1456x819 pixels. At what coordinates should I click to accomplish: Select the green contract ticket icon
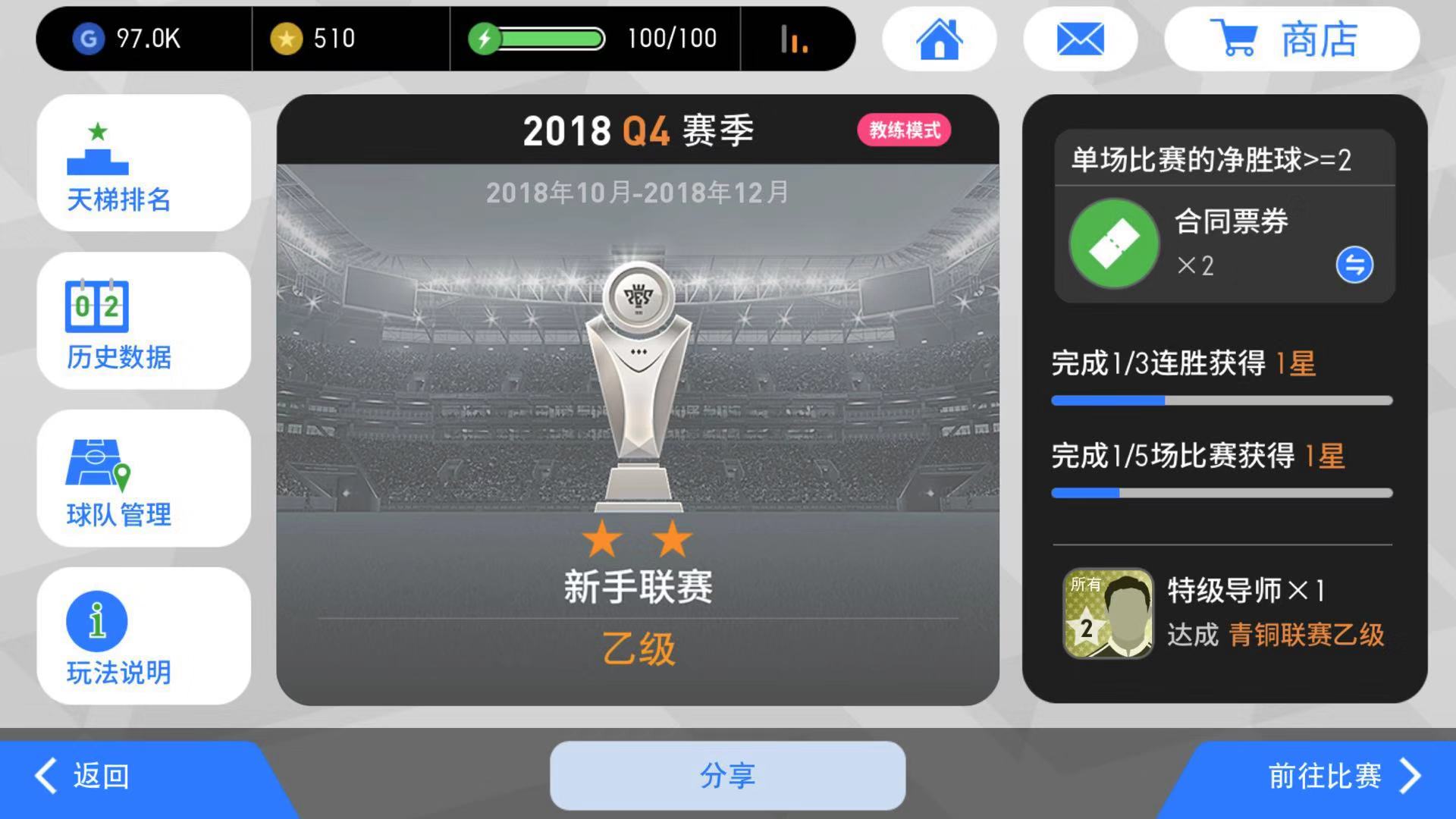(x=1112, y=243)
